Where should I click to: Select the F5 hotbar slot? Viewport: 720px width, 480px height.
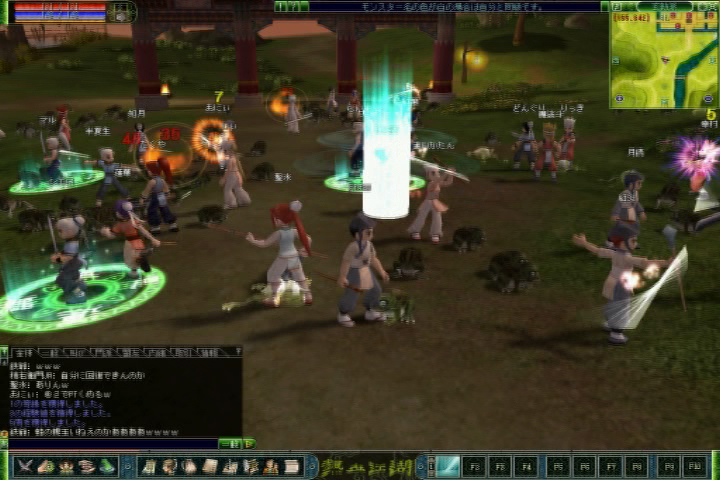tap(556, 466)
